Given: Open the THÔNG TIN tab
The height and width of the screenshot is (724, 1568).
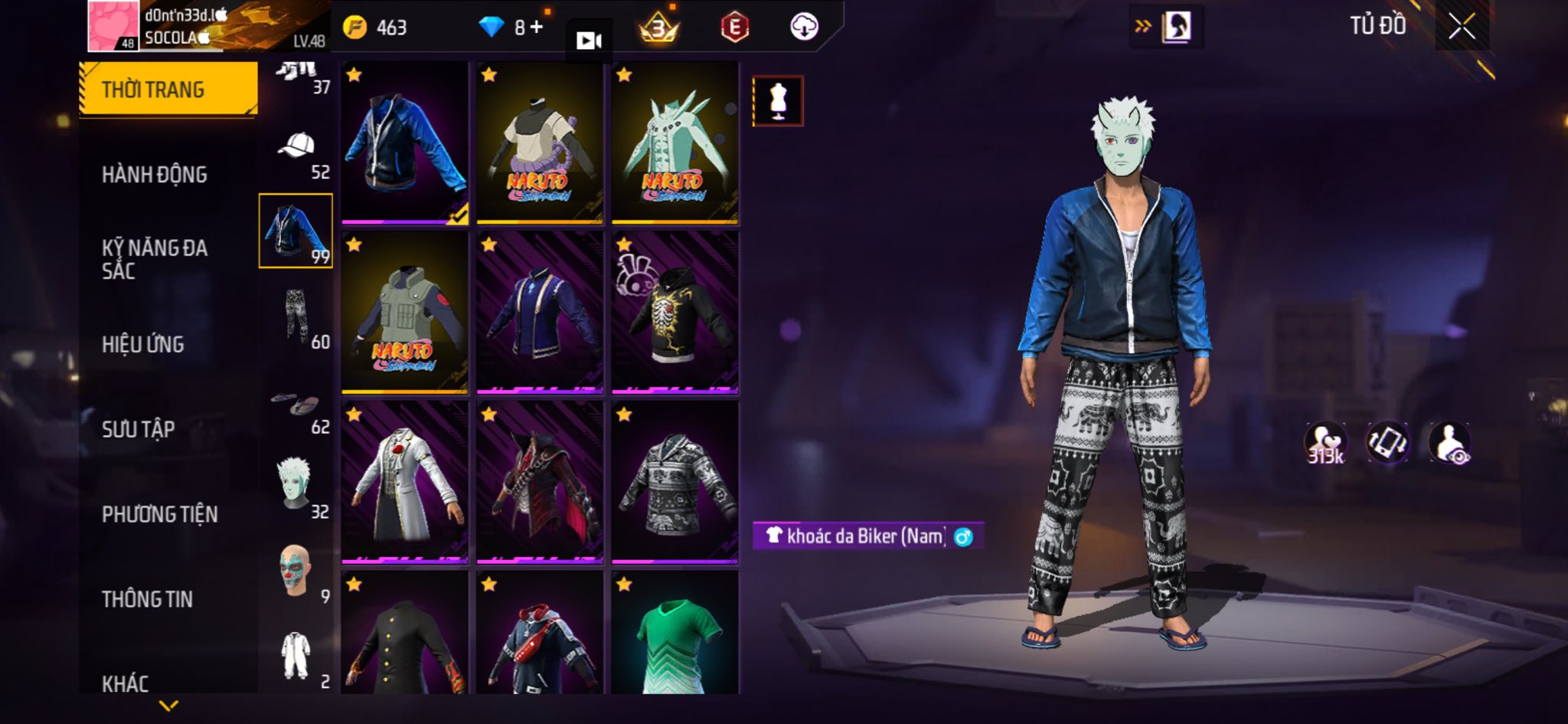Looking at the screenshot, I should (x=148, y=599).
